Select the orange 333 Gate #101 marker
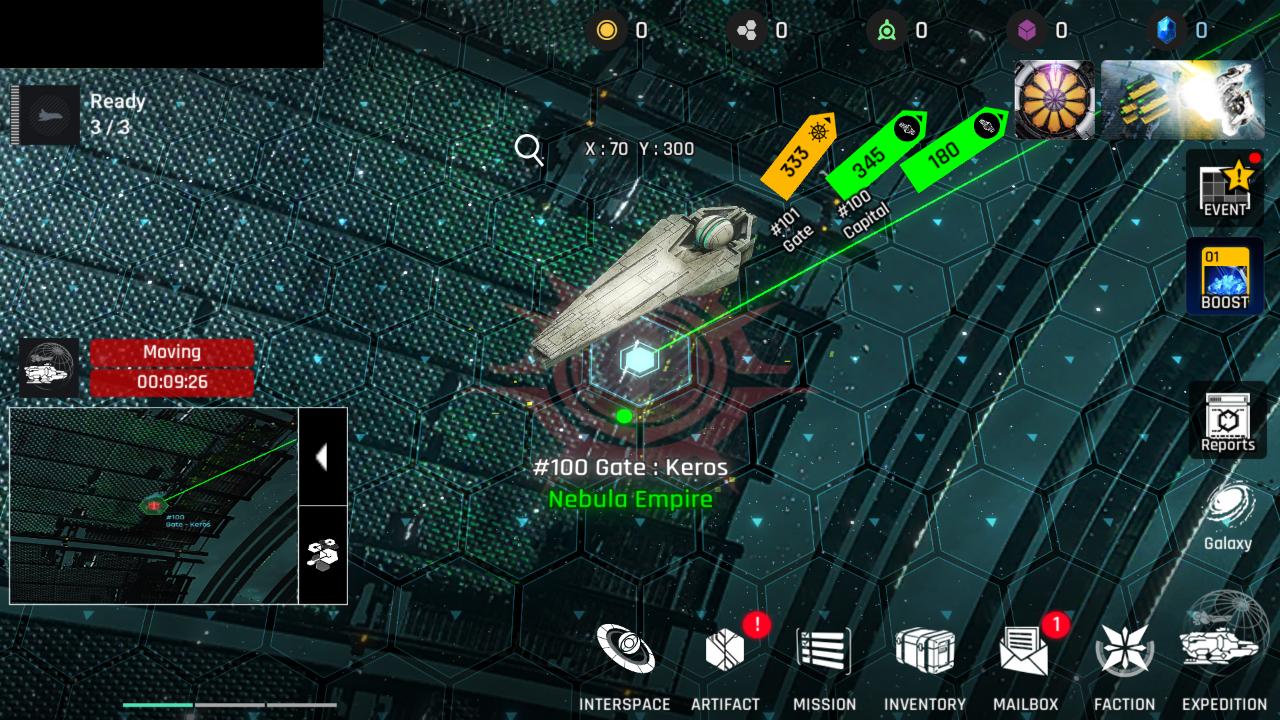Image resolution: width=1280 pixels, height=720 pixels. click(798, 156)
